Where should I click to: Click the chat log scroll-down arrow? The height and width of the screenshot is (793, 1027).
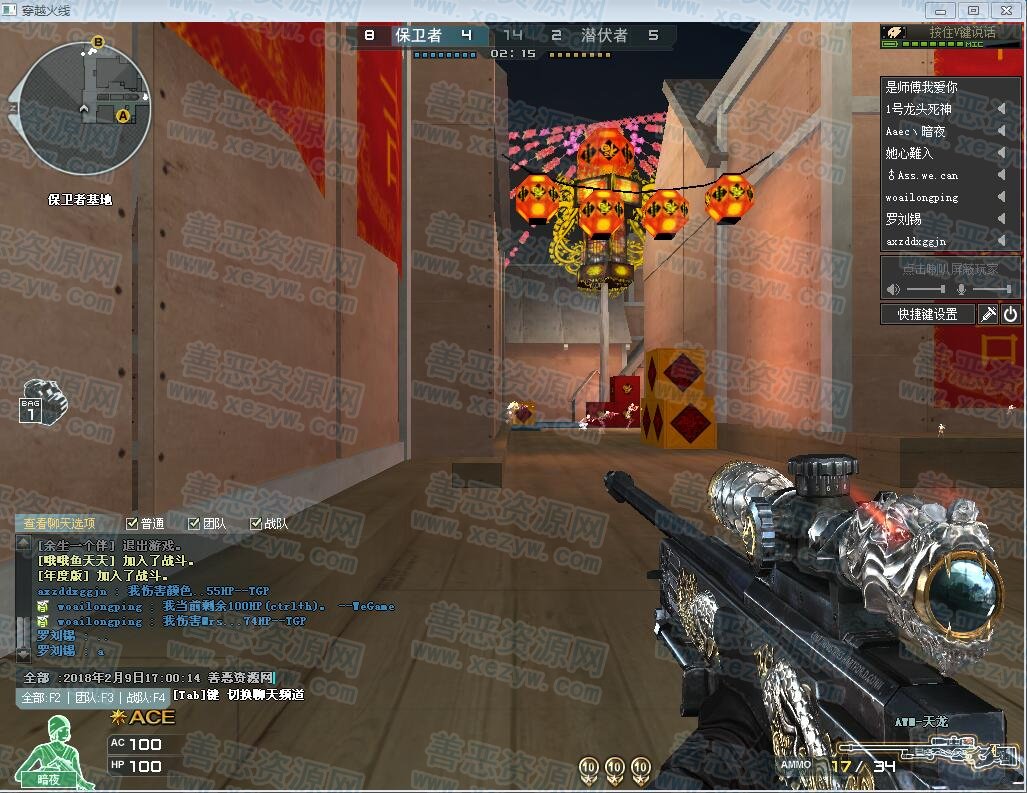pos(24,654)
